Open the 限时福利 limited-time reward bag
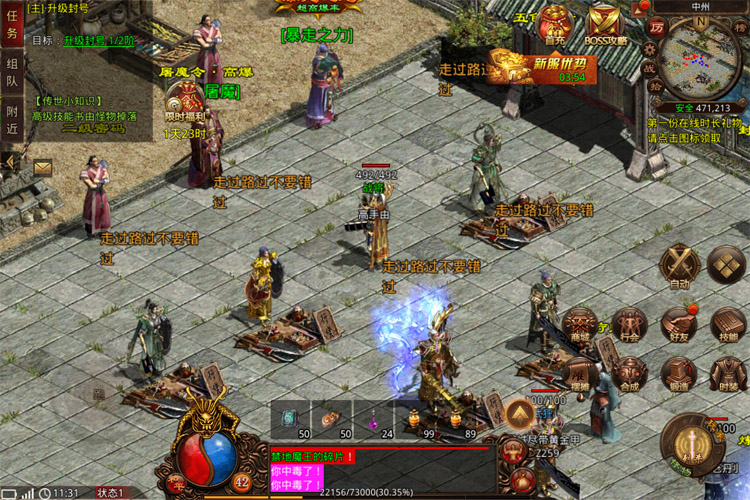 (185, 100)
